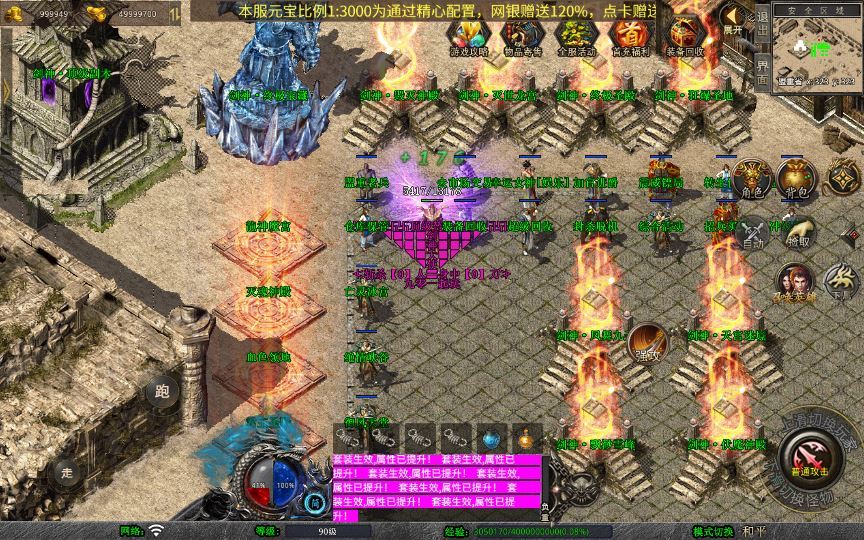
Task: Toggle 自动 auto-combat
Action: (x=752, y=231)
